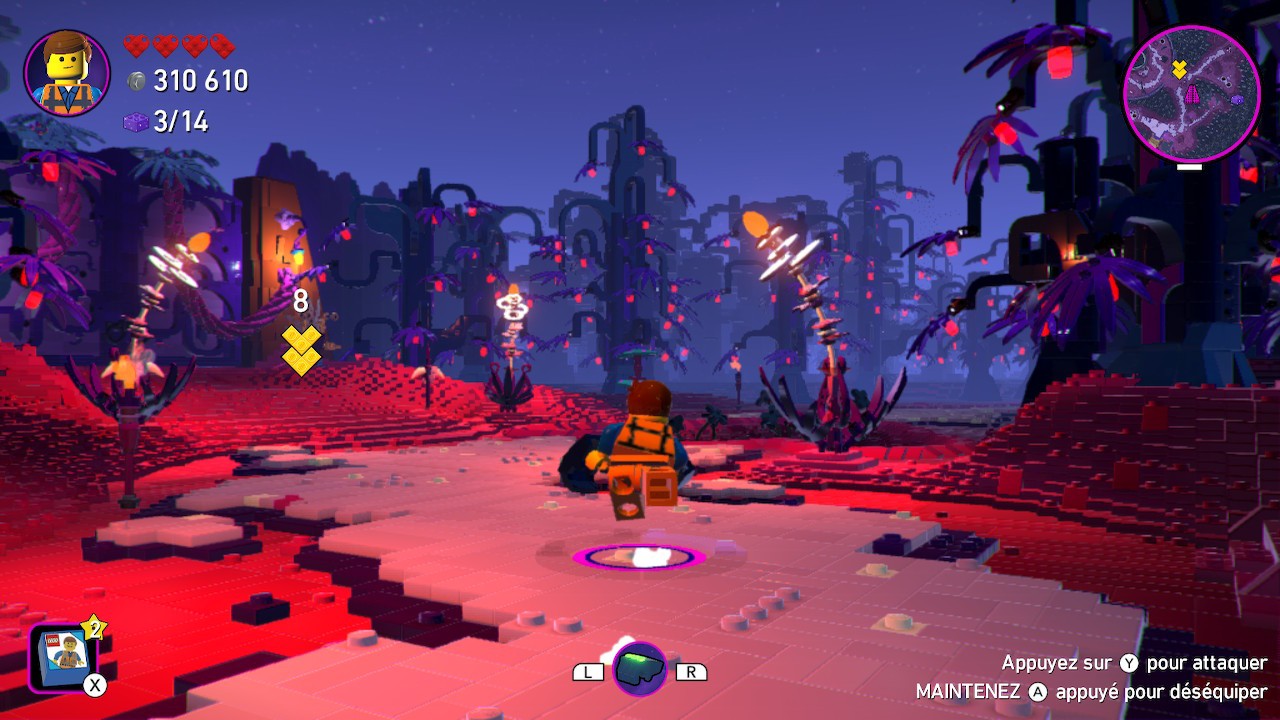
Task: Select the minifigure card icon with star
Action: 64,656
